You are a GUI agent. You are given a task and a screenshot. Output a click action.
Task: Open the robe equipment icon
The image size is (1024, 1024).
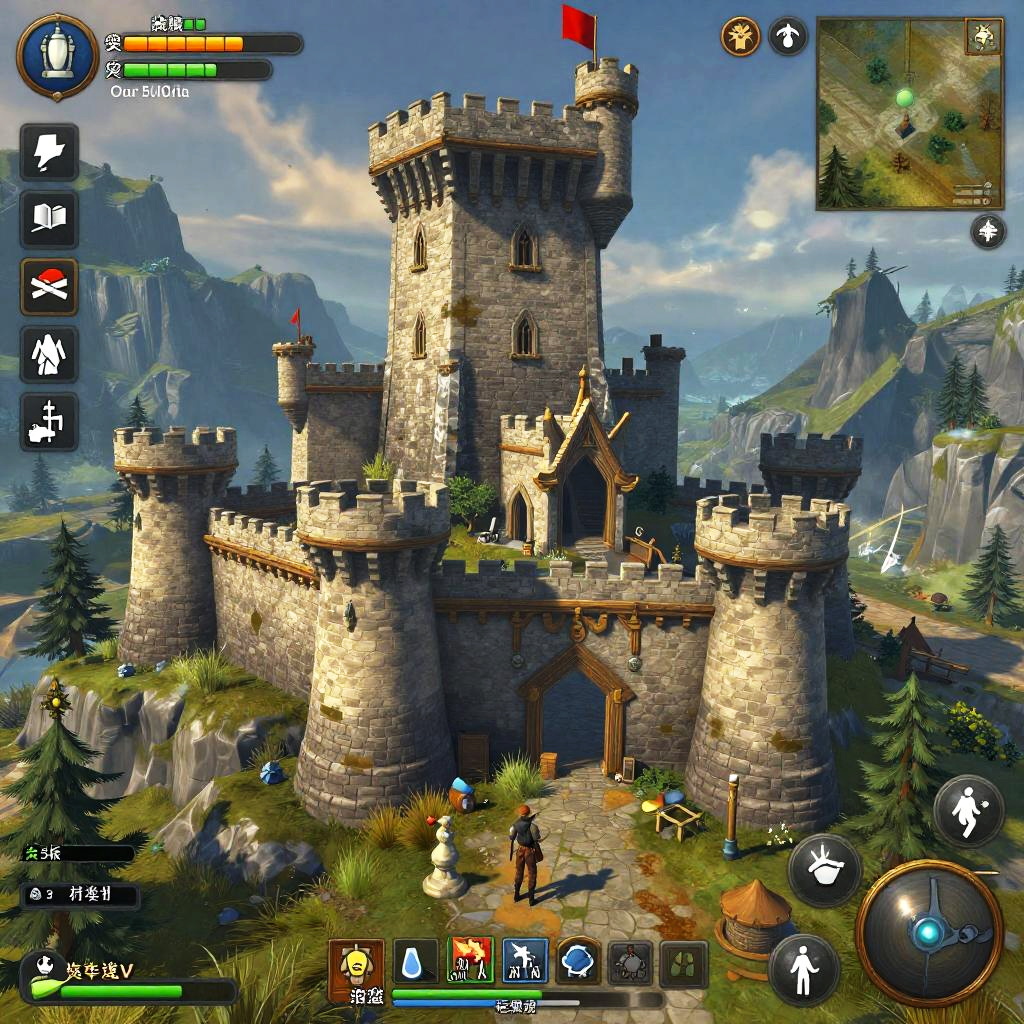(49, 352)
